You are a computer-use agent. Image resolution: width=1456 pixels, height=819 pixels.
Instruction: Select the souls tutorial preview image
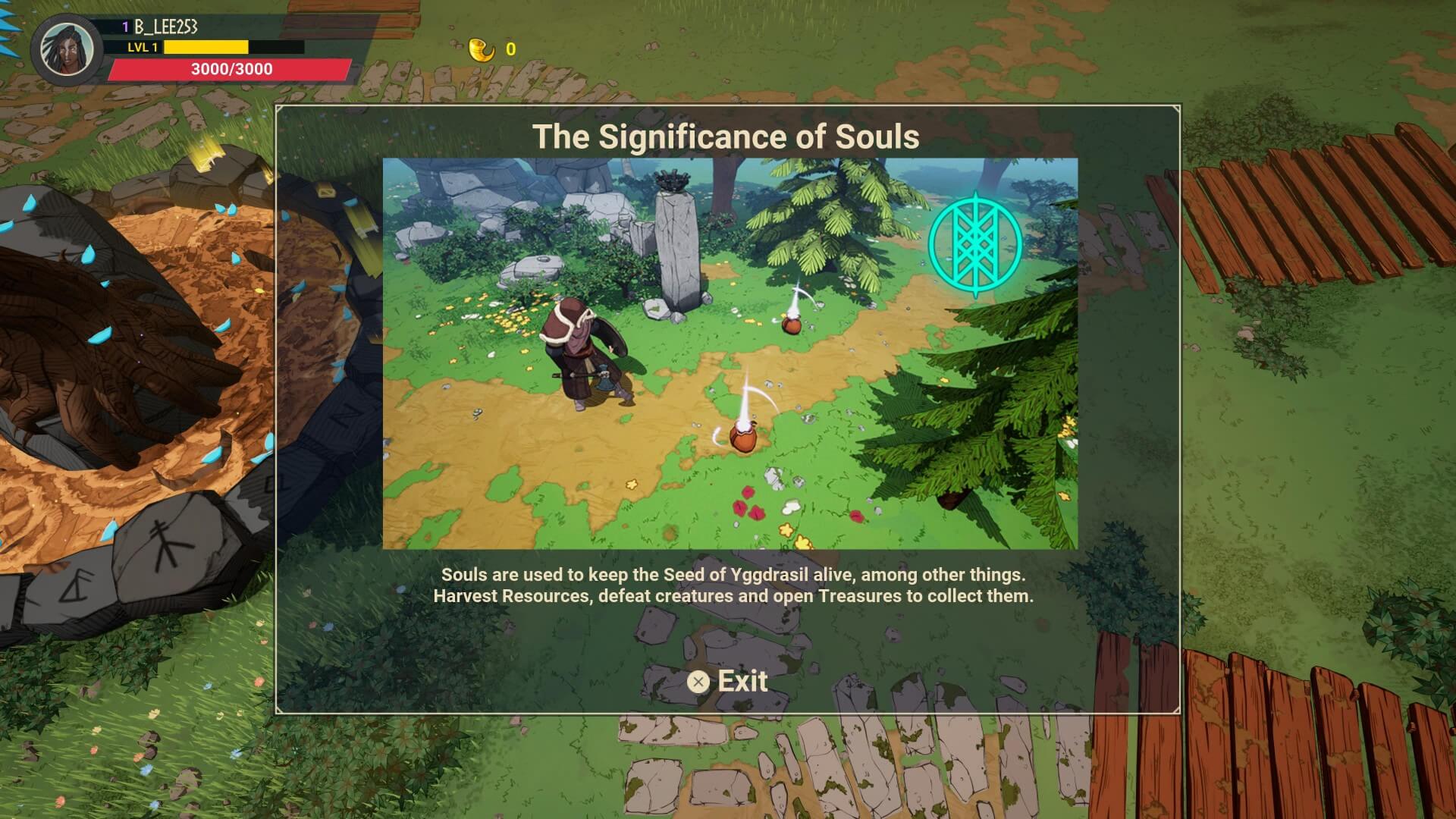point(730,353)
